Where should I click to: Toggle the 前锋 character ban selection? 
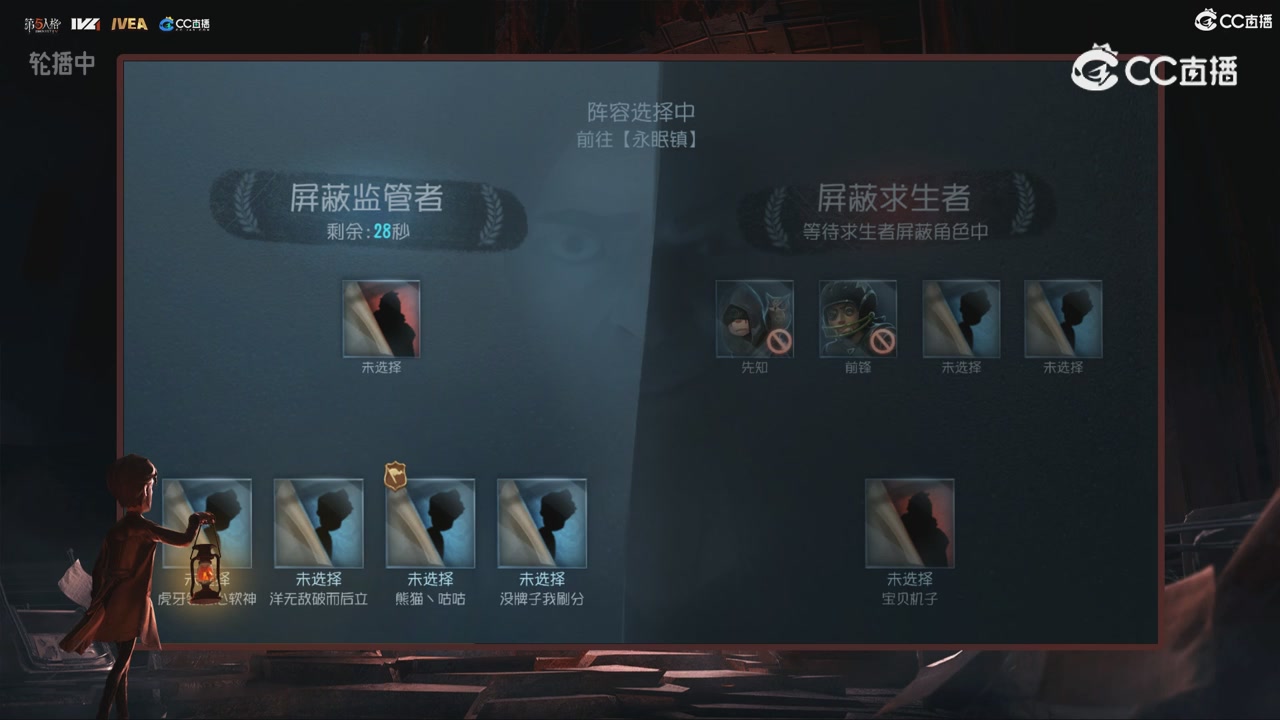coord(858,318)
